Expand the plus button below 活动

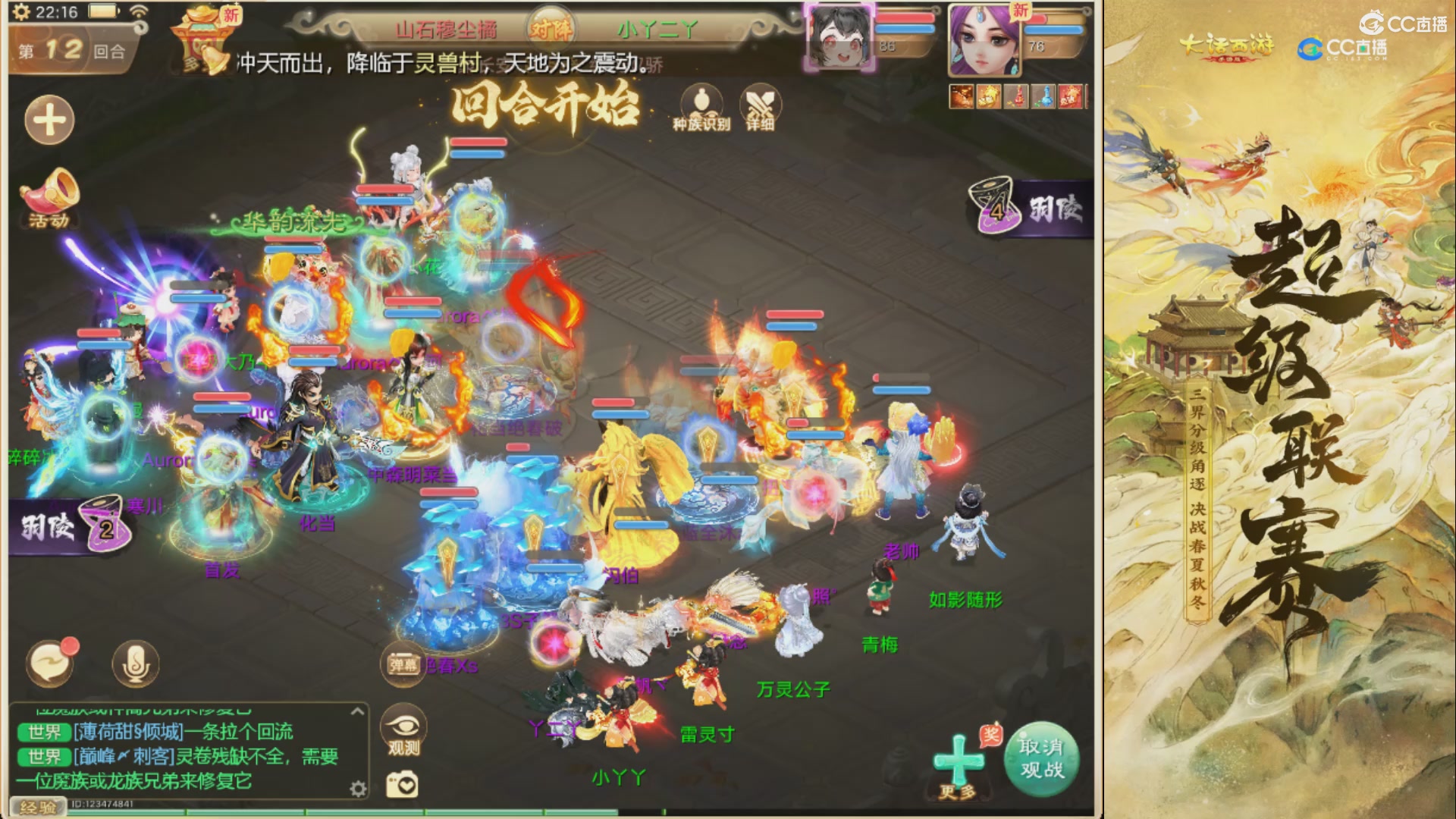click(49, 120)
